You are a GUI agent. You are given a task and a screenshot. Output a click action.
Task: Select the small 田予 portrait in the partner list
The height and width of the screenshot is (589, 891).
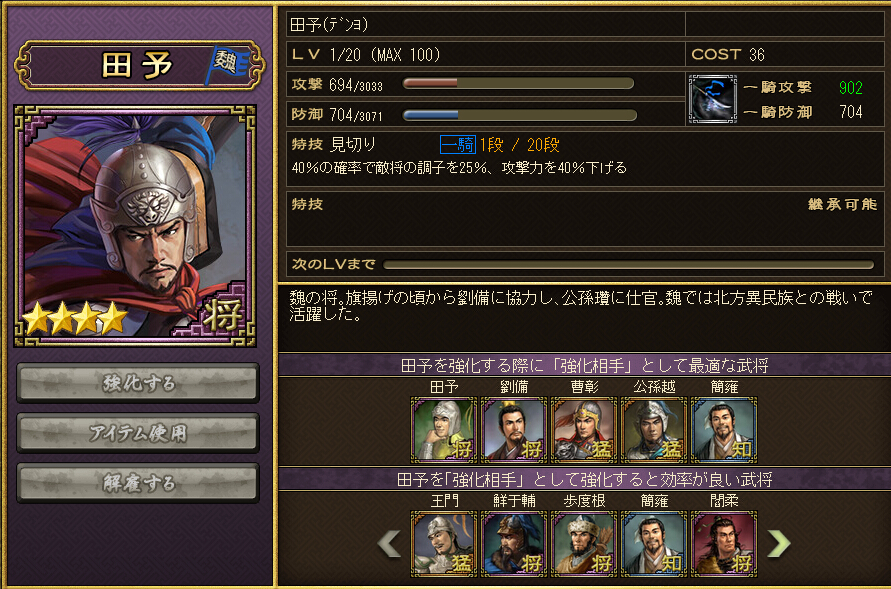(x=445, y=429)
